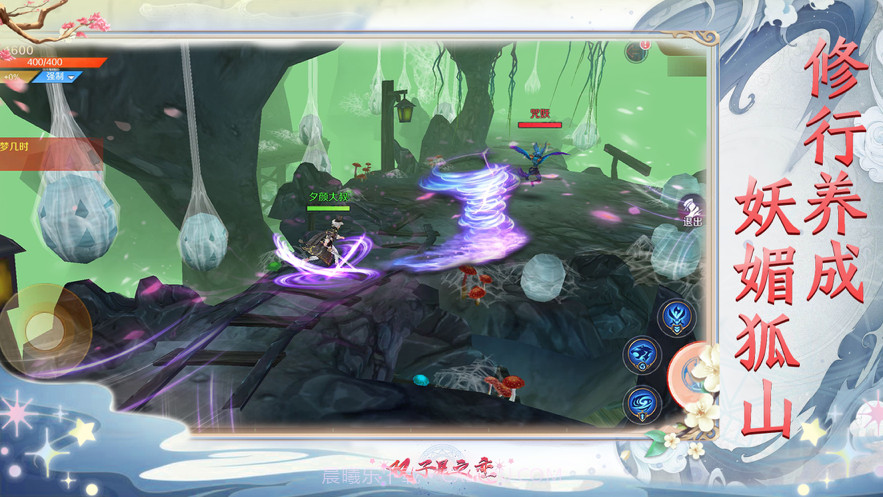Use the blue beast claw skill

coord(642,354)
